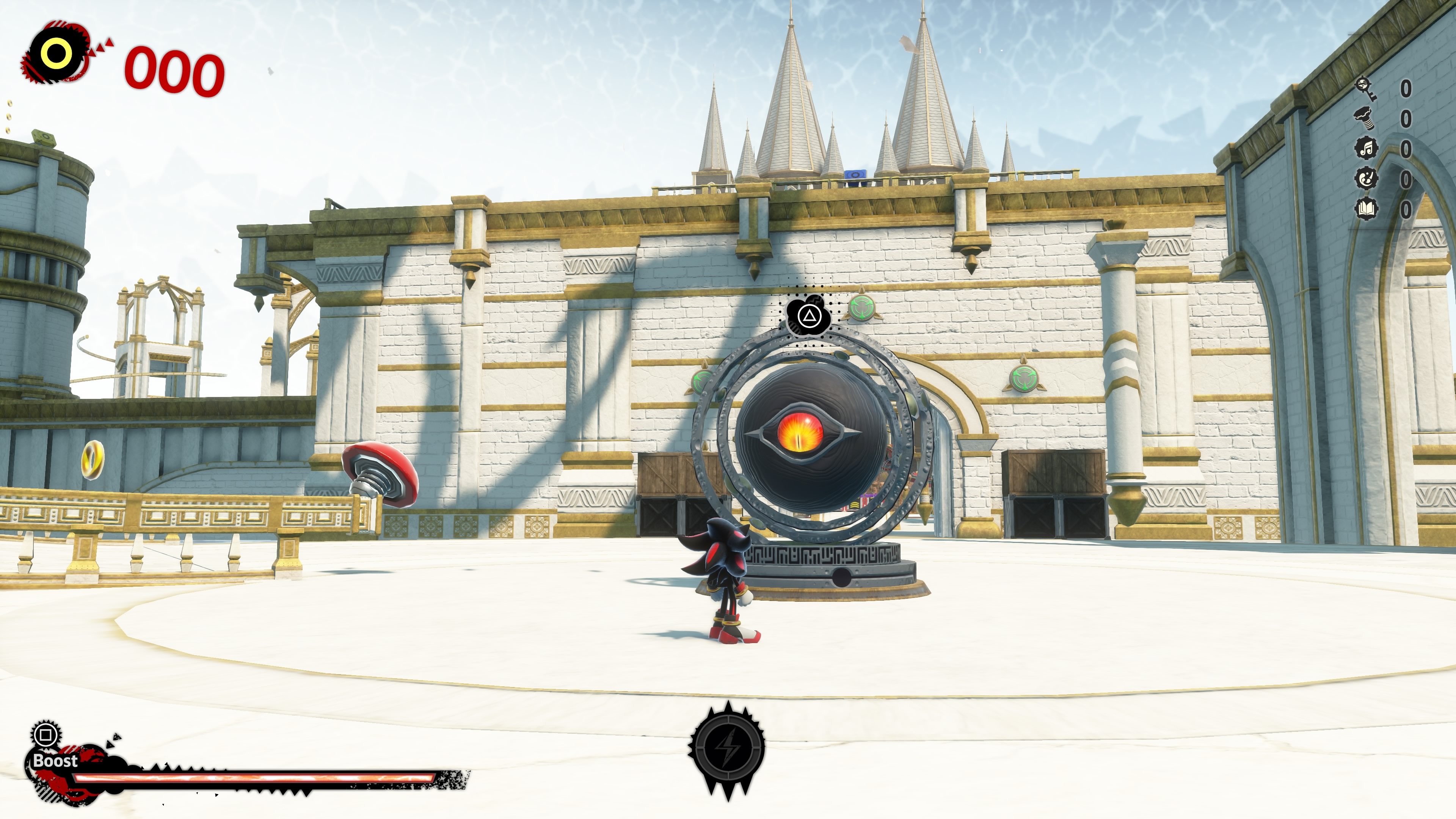Click the bolt collectible icon
Image resolution: width=1456 pixels, height=819 pixels.
coord(1365,118)
